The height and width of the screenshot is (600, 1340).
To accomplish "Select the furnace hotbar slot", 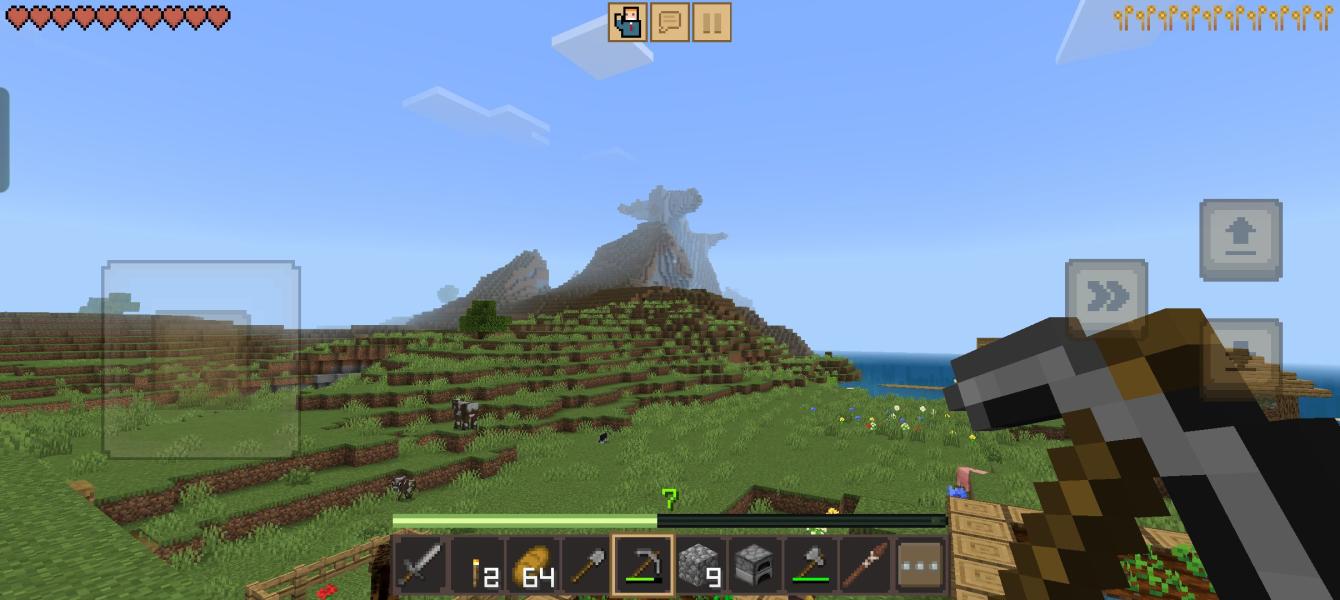I will point(754,566).
